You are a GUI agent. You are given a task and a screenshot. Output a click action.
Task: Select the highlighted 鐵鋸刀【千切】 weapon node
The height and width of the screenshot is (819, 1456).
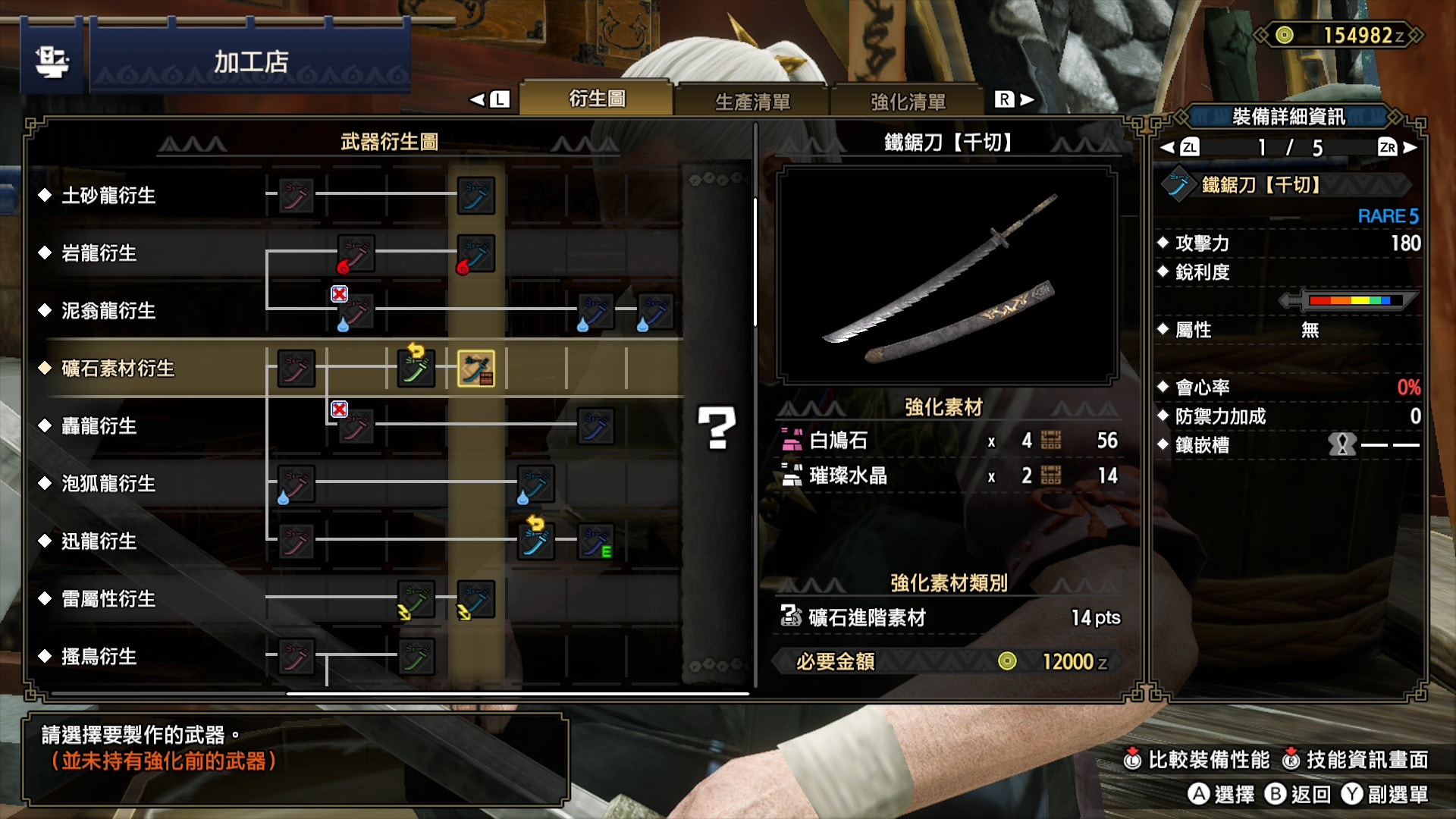tap(476, 369)
